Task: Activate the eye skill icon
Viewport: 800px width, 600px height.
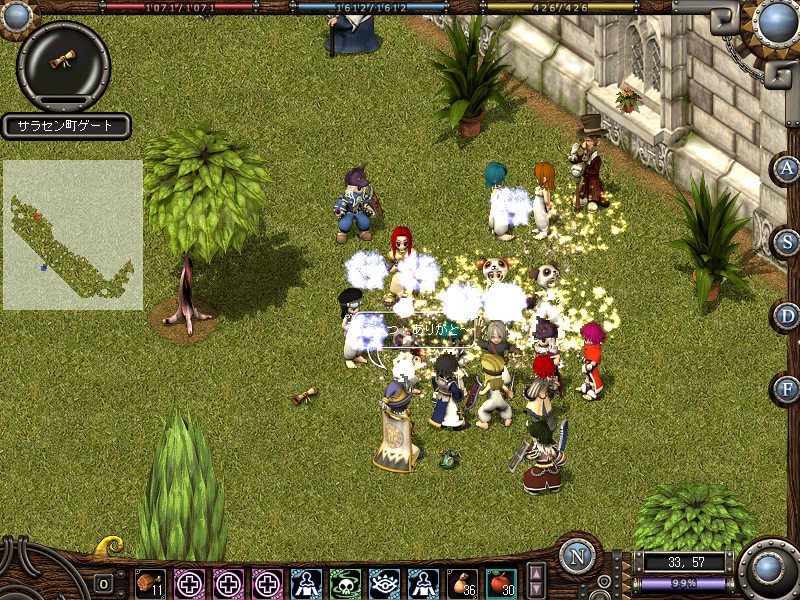Action: click(x=384, y=583)
